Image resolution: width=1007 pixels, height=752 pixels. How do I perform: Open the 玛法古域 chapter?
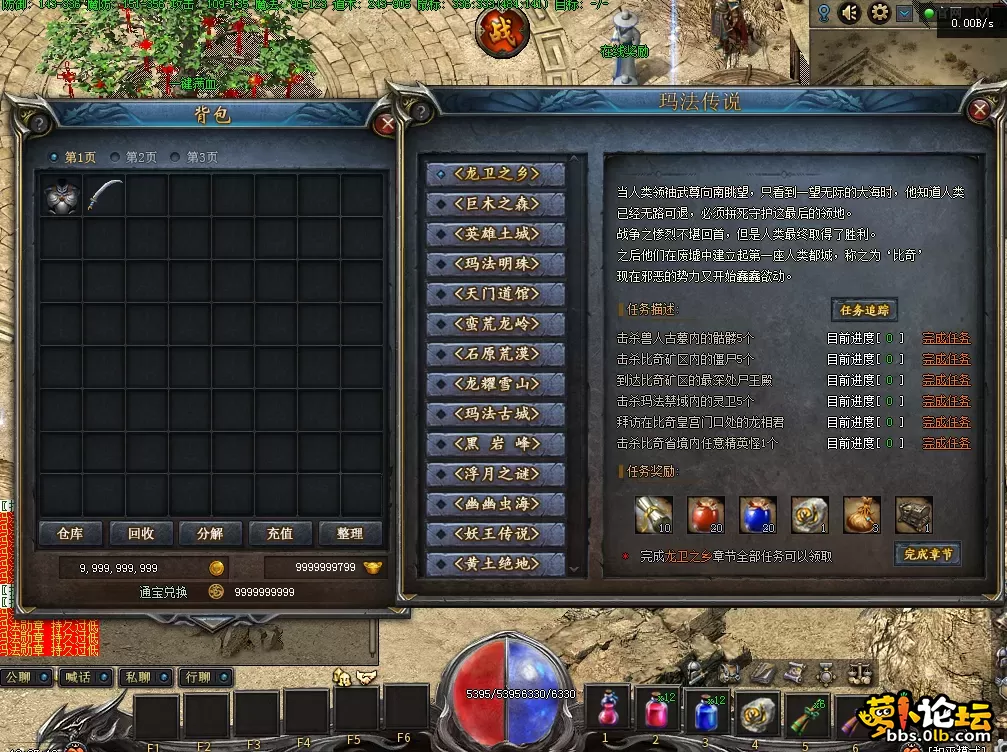coord(496,413)
